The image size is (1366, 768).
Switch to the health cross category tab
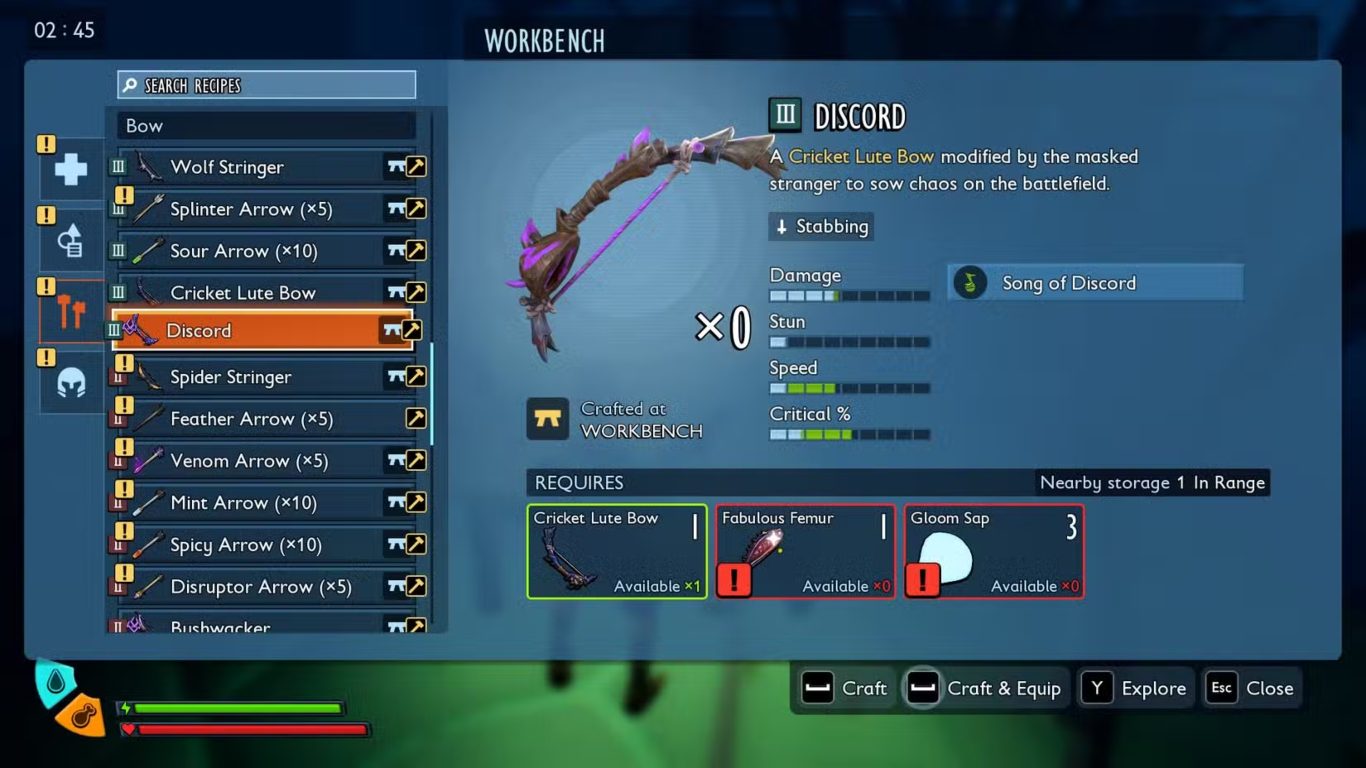click(x=71, y=169)
